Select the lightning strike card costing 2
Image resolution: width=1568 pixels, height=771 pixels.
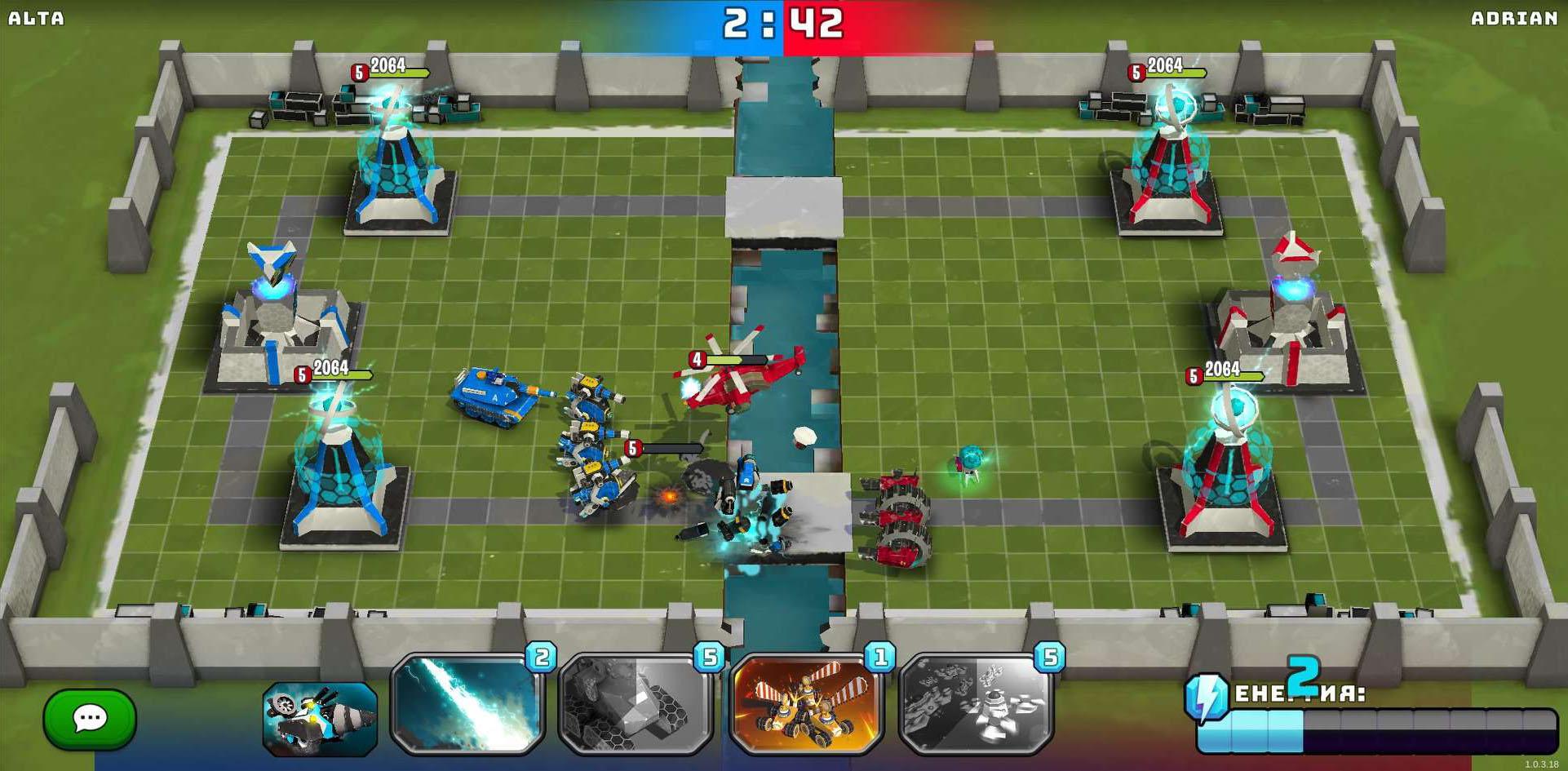coord(468,704)
